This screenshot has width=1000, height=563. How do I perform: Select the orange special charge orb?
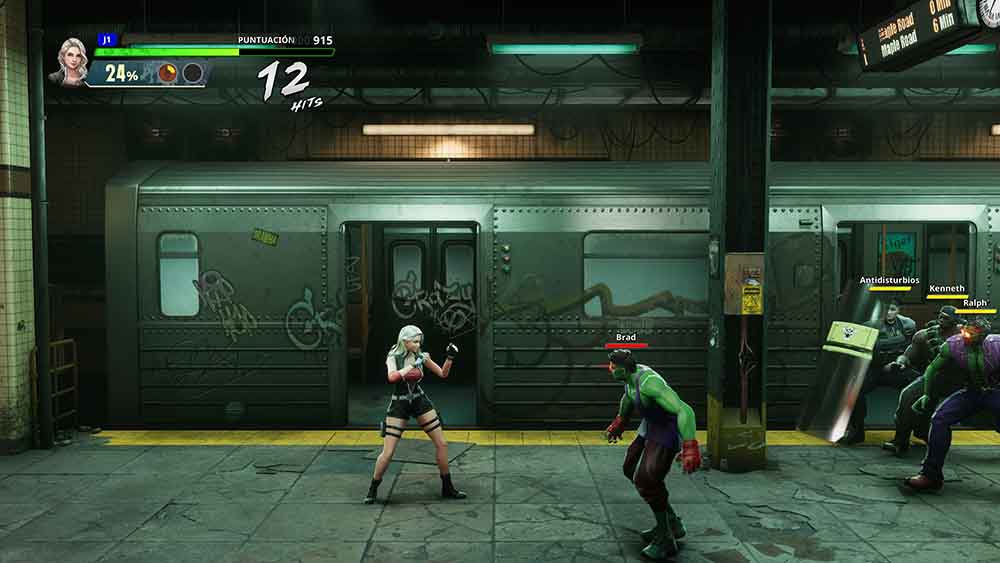(168, 73)
